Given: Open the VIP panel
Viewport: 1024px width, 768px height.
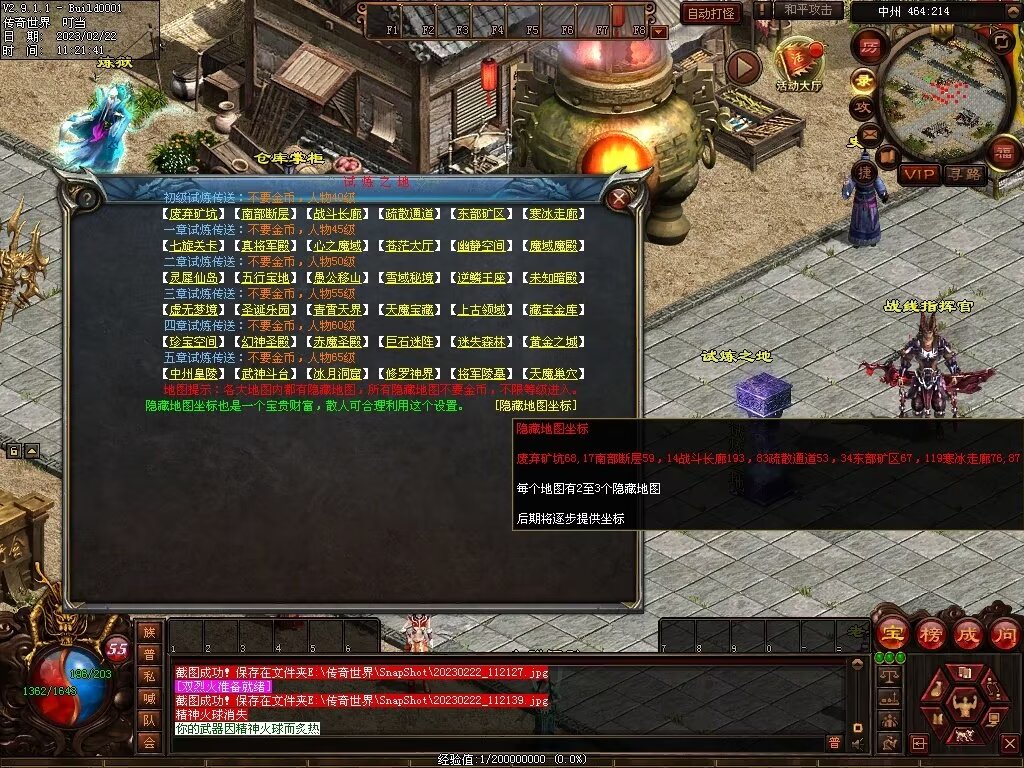Looking at the screenshot, I should pos(918,174).
